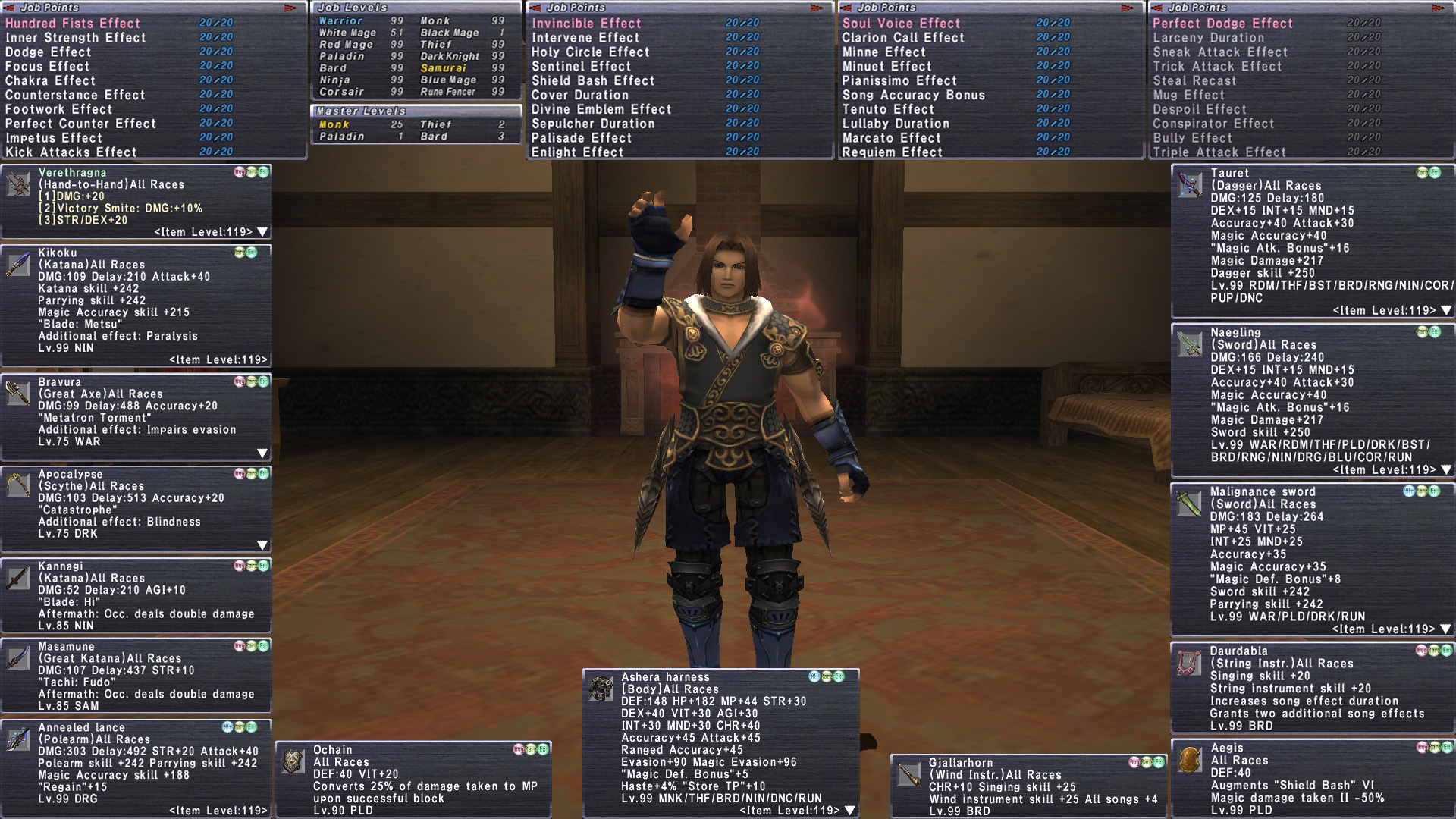Click the Tauret dagger item icon
This screenshot has width=1456, height=819.
(1190, 184)
